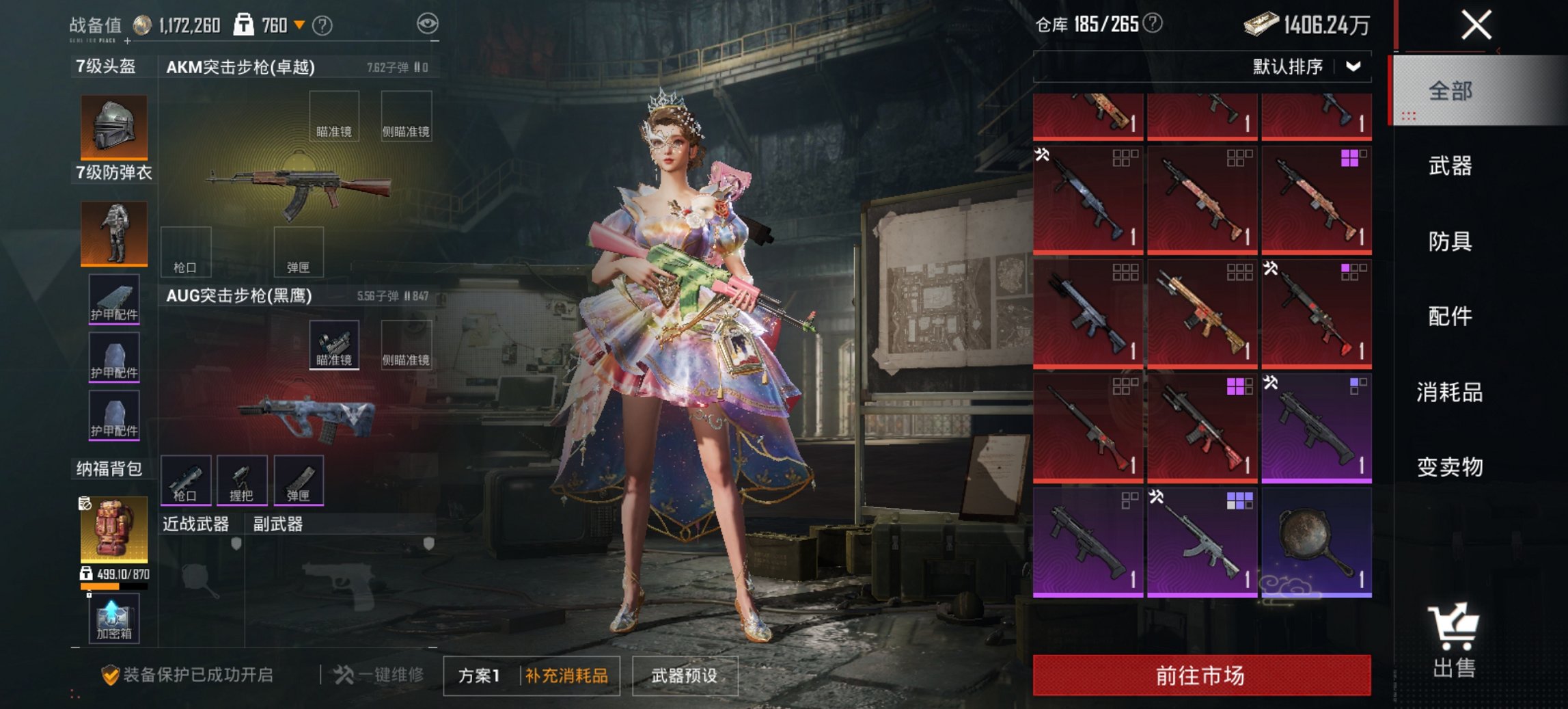Close the loadout screen
The height and width of the screenshot is (709, 1568).
(x=1476, y=26)
